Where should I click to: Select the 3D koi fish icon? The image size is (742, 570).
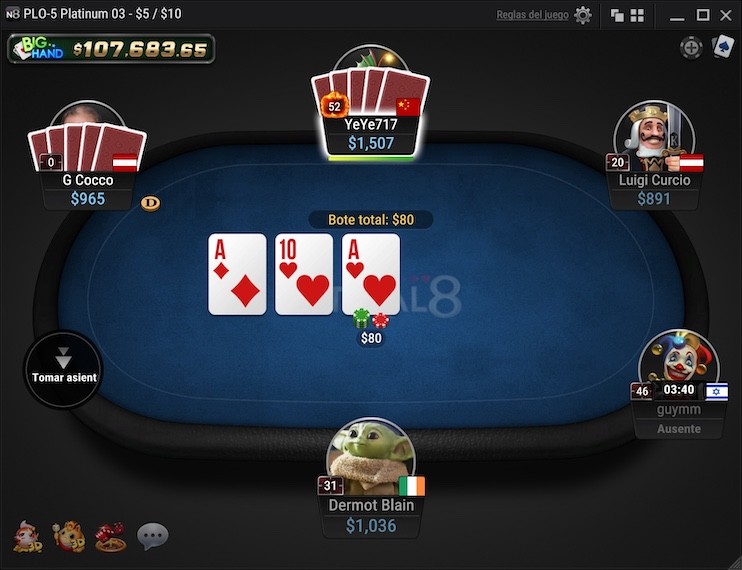(x=27, y=537)
